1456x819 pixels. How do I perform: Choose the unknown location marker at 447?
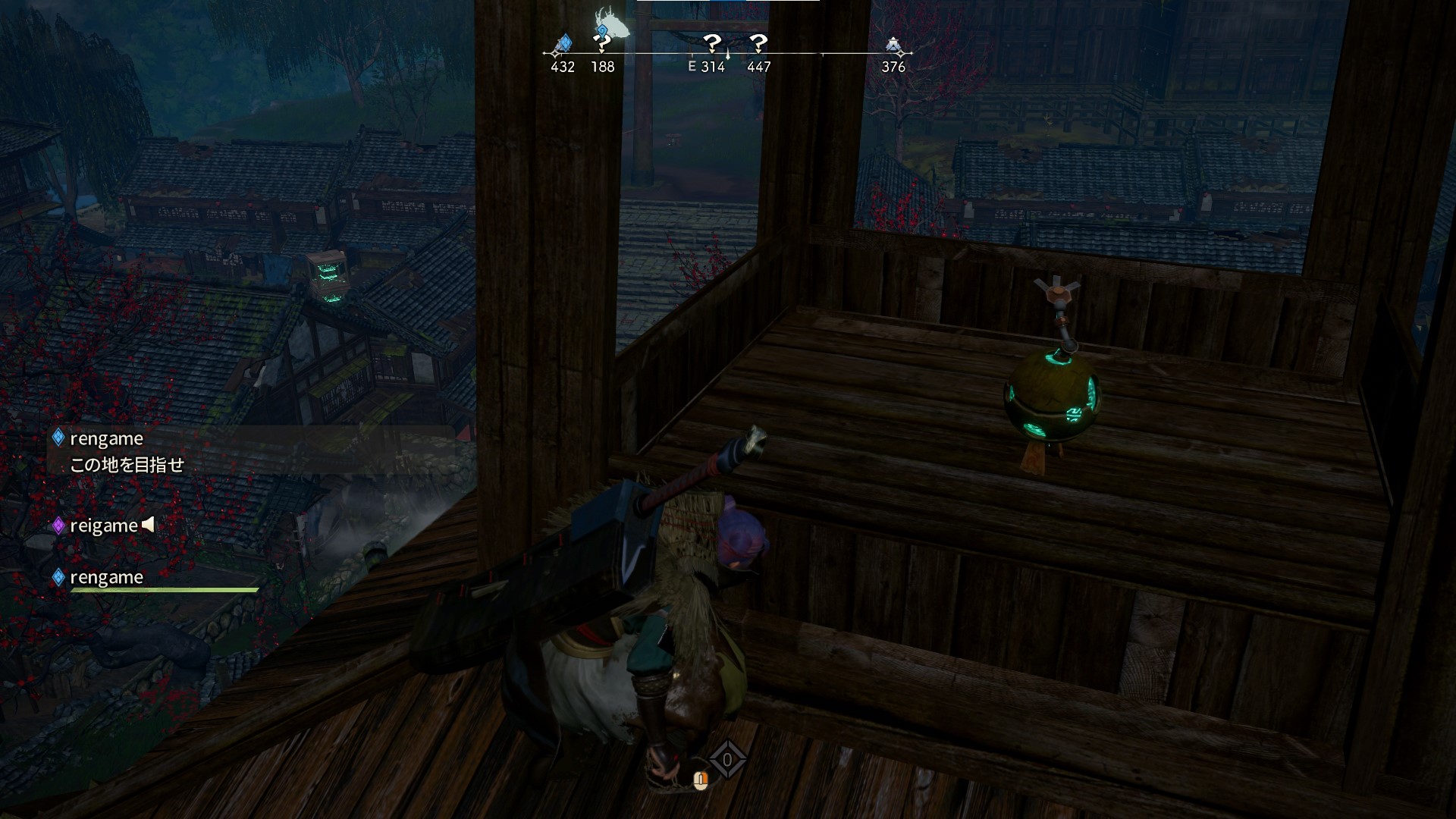tap(758, 43)
